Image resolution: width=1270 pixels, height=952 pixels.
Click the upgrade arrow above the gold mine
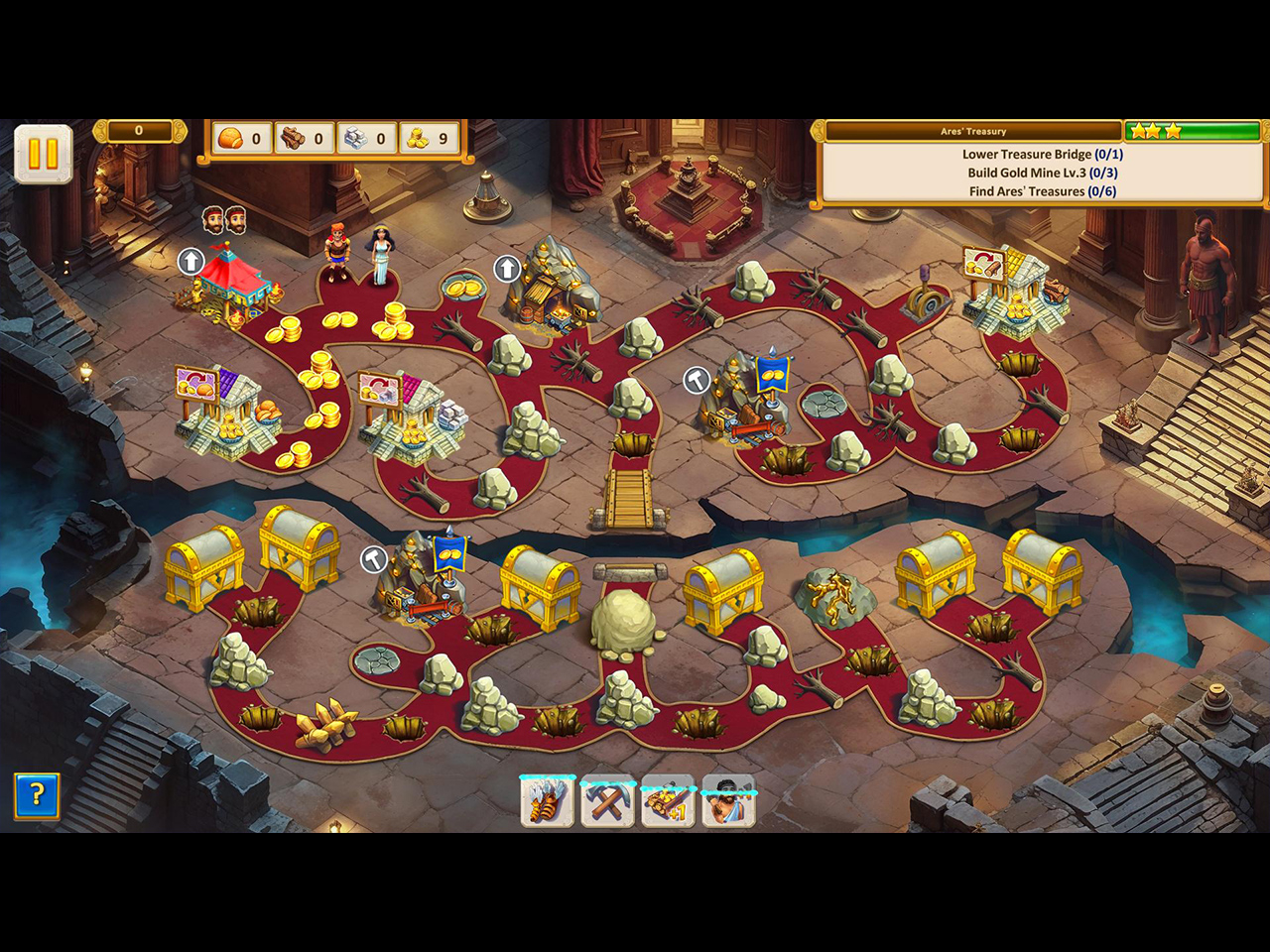507,268
